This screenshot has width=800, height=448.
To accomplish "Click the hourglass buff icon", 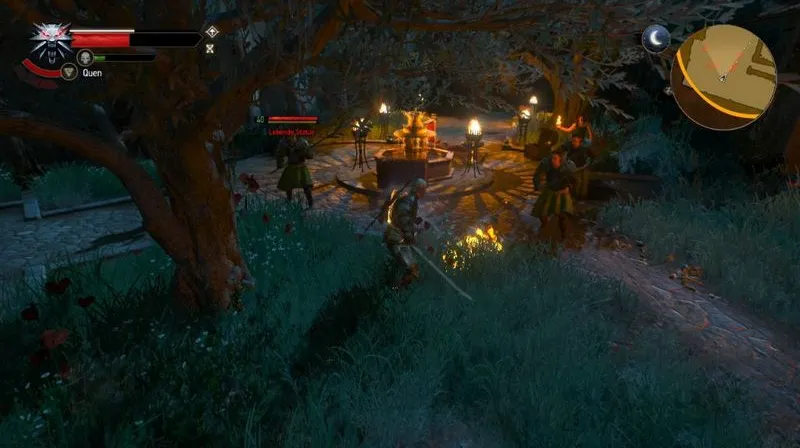I will pos(211,48).
